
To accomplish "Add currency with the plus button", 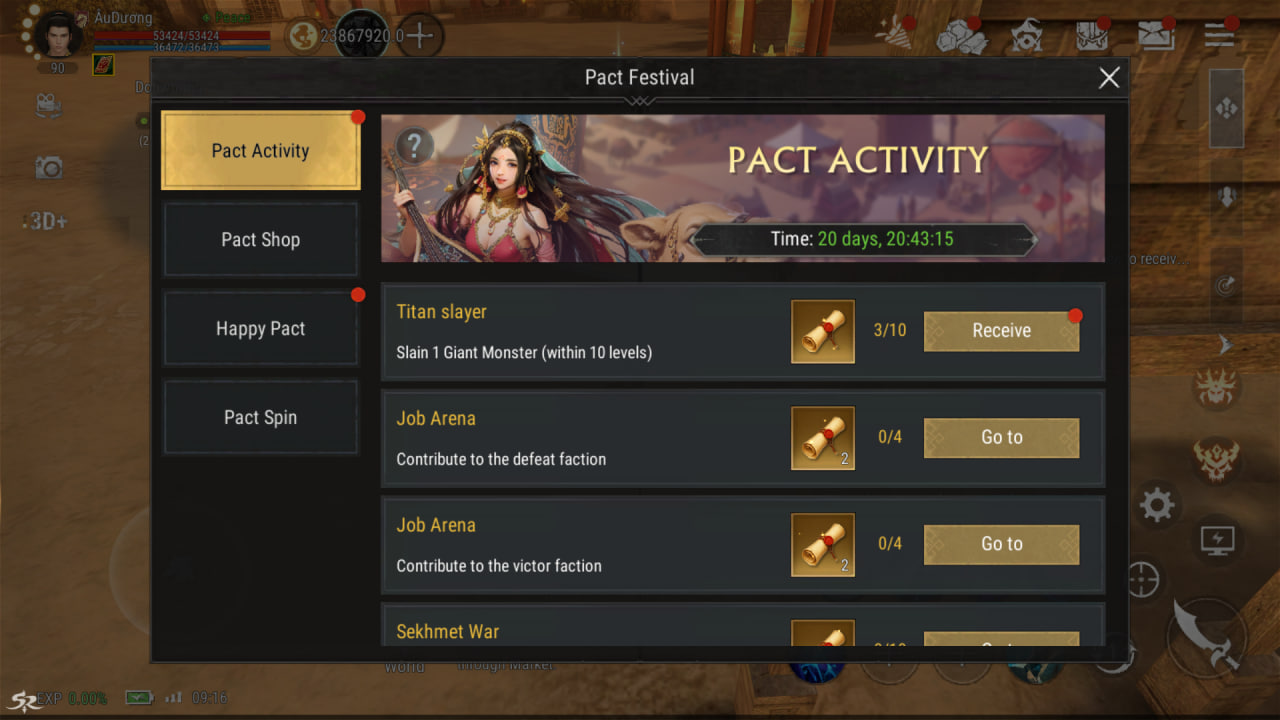I will pyautogui.click(x=420, y=37).
